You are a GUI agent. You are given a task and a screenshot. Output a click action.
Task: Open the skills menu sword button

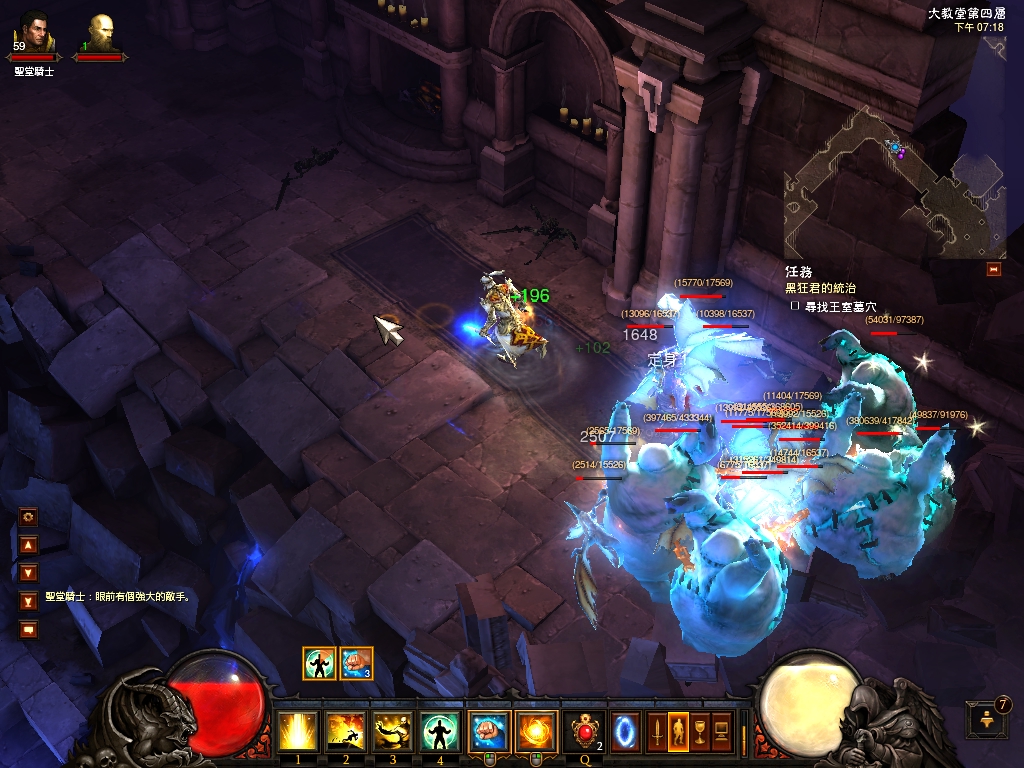coord(657,729)
